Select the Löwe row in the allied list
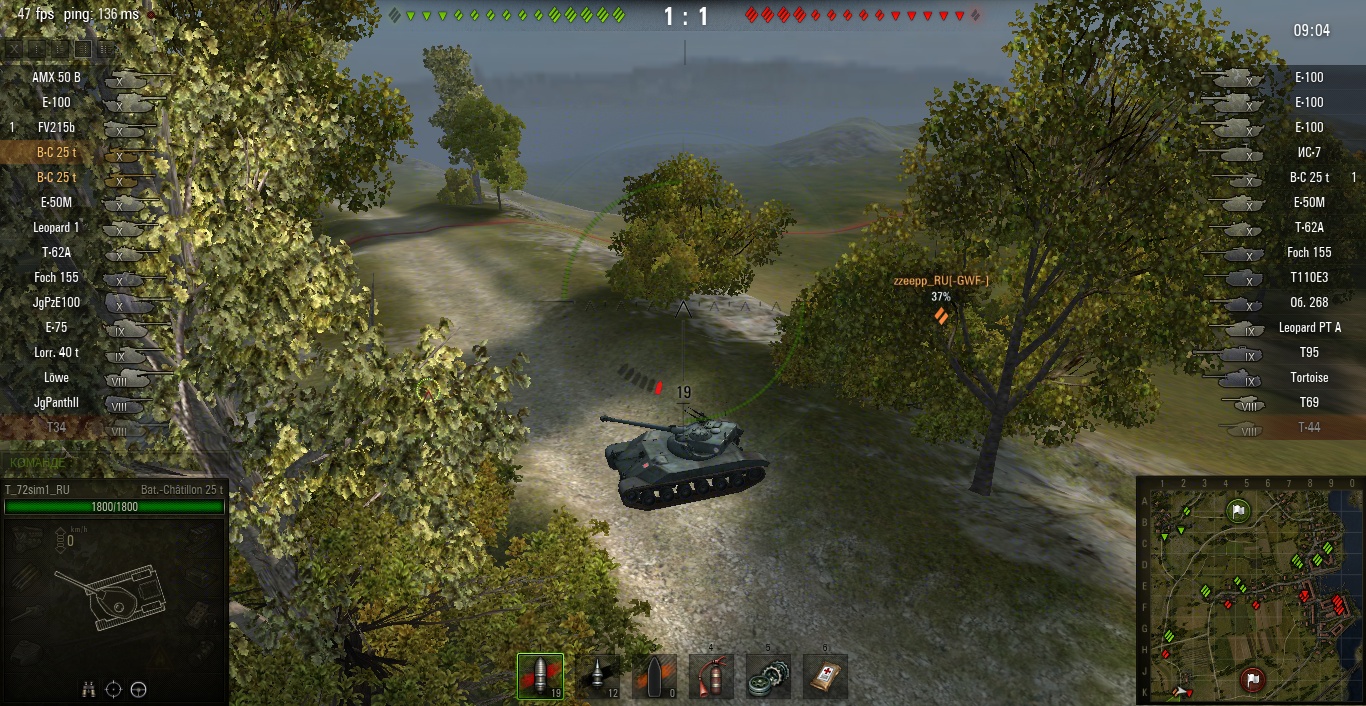The height and width of the screenshot is (706, 1366). tap(57, 377)
